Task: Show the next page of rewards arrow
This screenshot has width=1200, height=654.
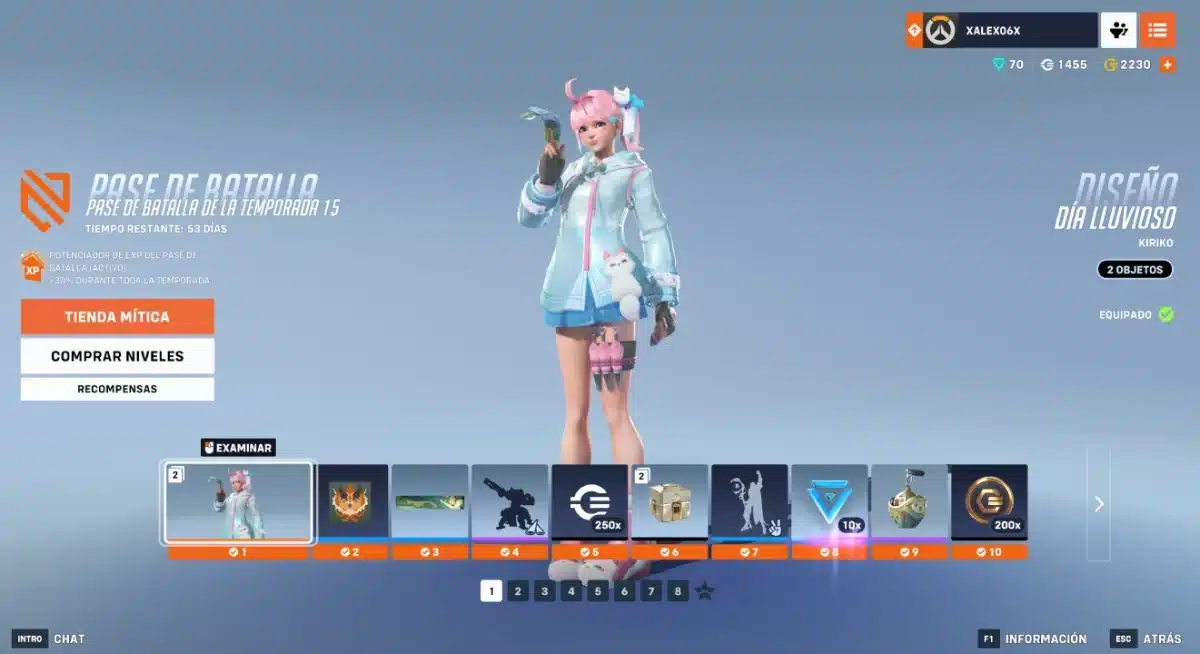Action: [x=1098, y=504]
